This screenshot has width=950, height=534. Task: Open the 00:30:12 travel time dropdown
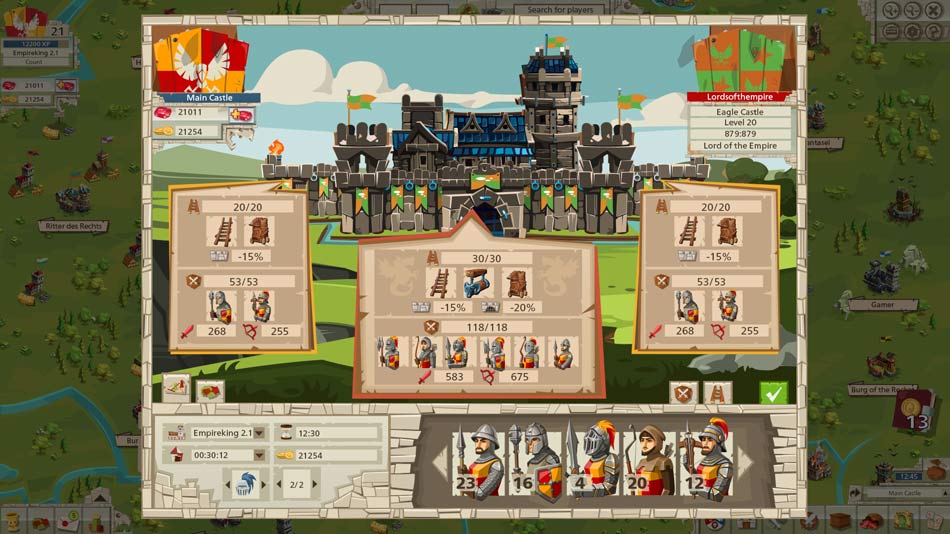pos(259,456)
